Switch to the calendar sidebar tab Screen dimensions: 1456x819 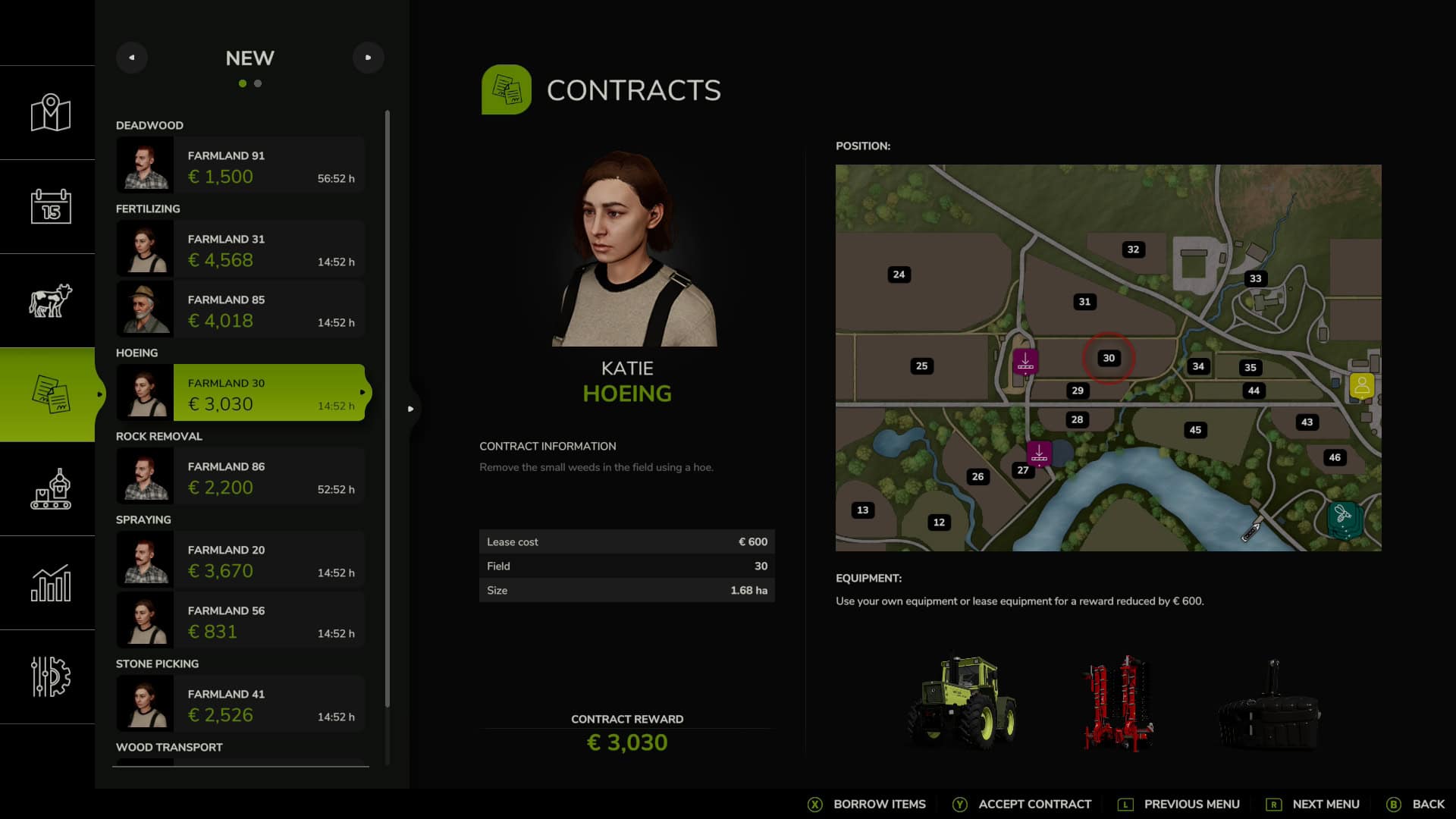coord(50,206)
